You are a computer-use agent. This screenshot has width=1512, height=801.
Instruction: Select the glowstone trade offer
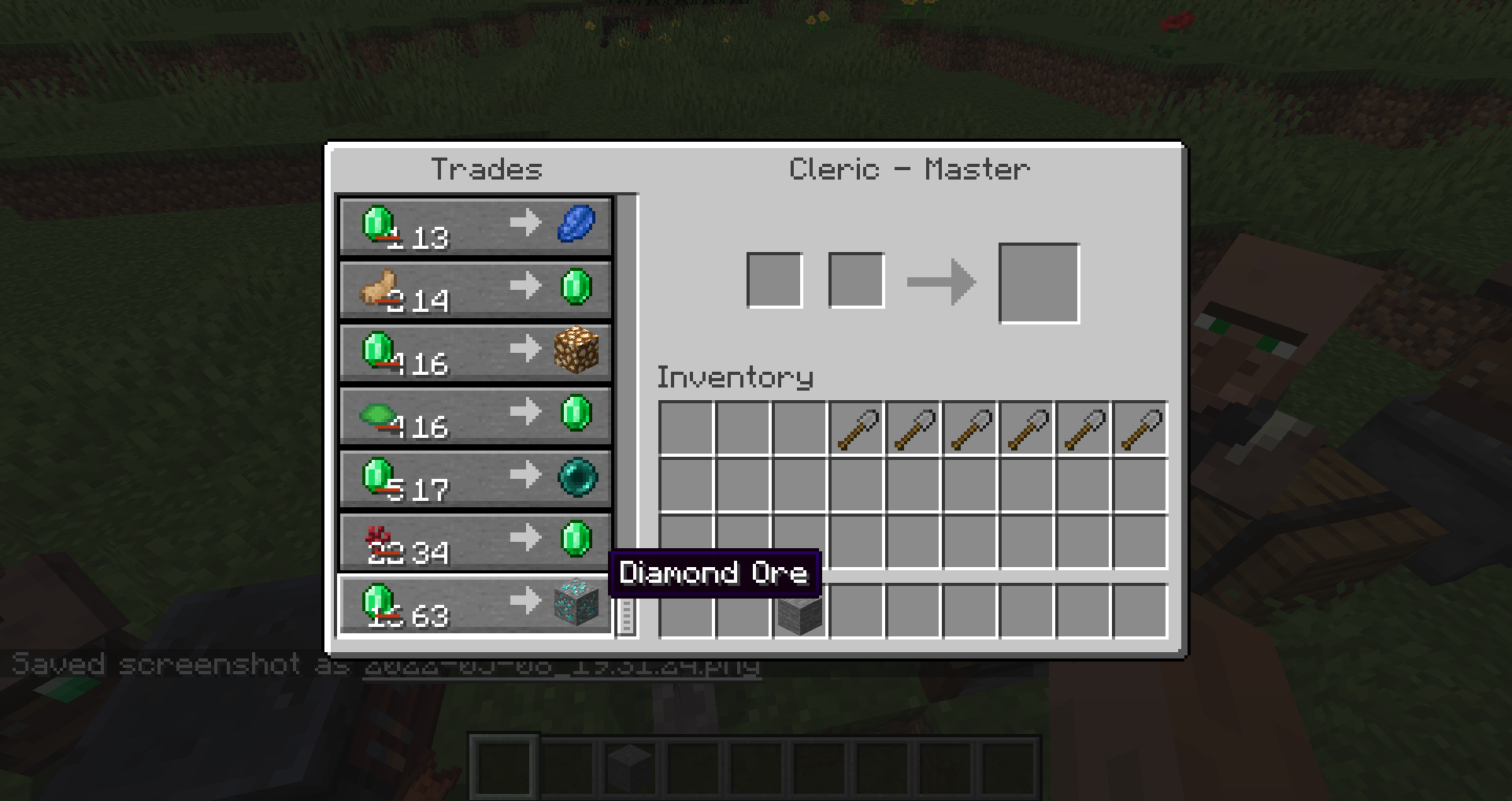tap(475, 353)
